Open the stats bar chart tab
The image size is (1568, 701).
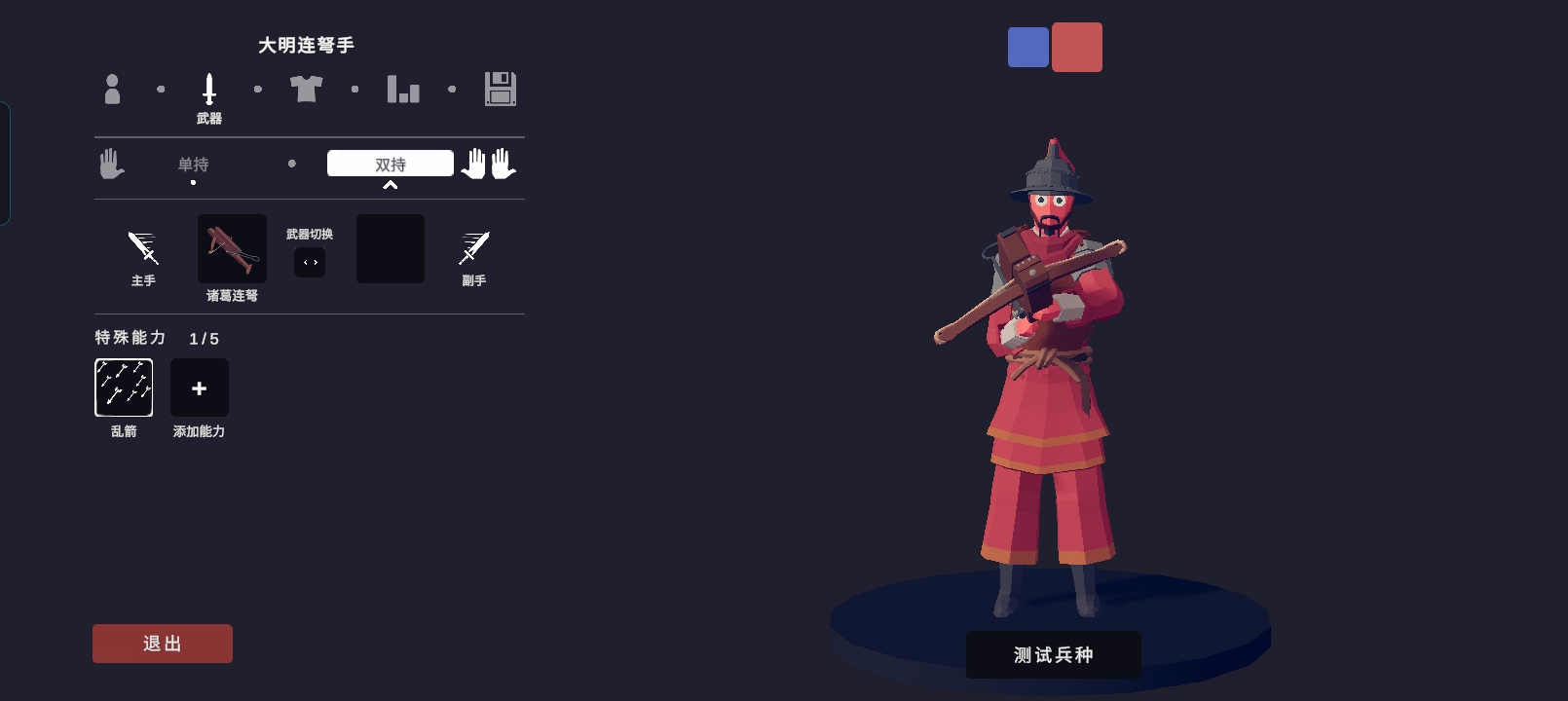tap(403, 90)
